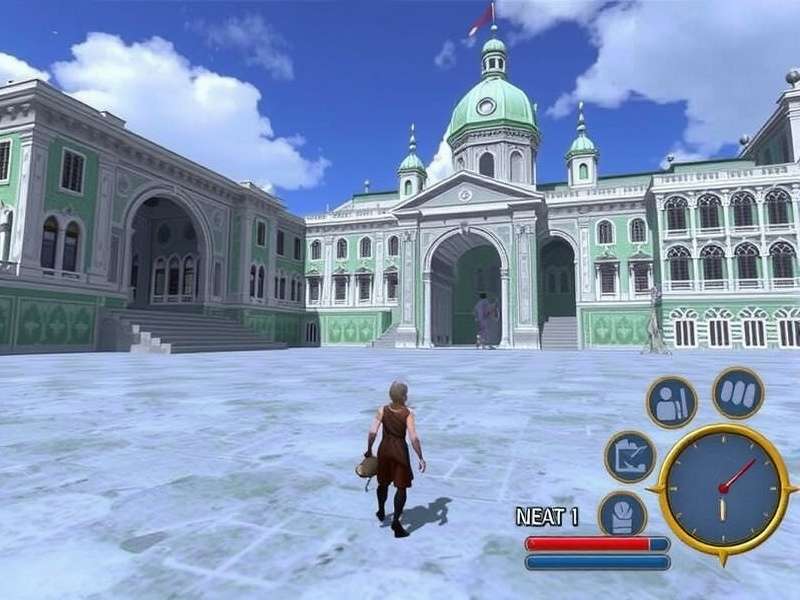The height and width of the screenshot is (600, 800).
Task: Click the gold-rimmed clock dial
Action: click(x=721, y=487)
